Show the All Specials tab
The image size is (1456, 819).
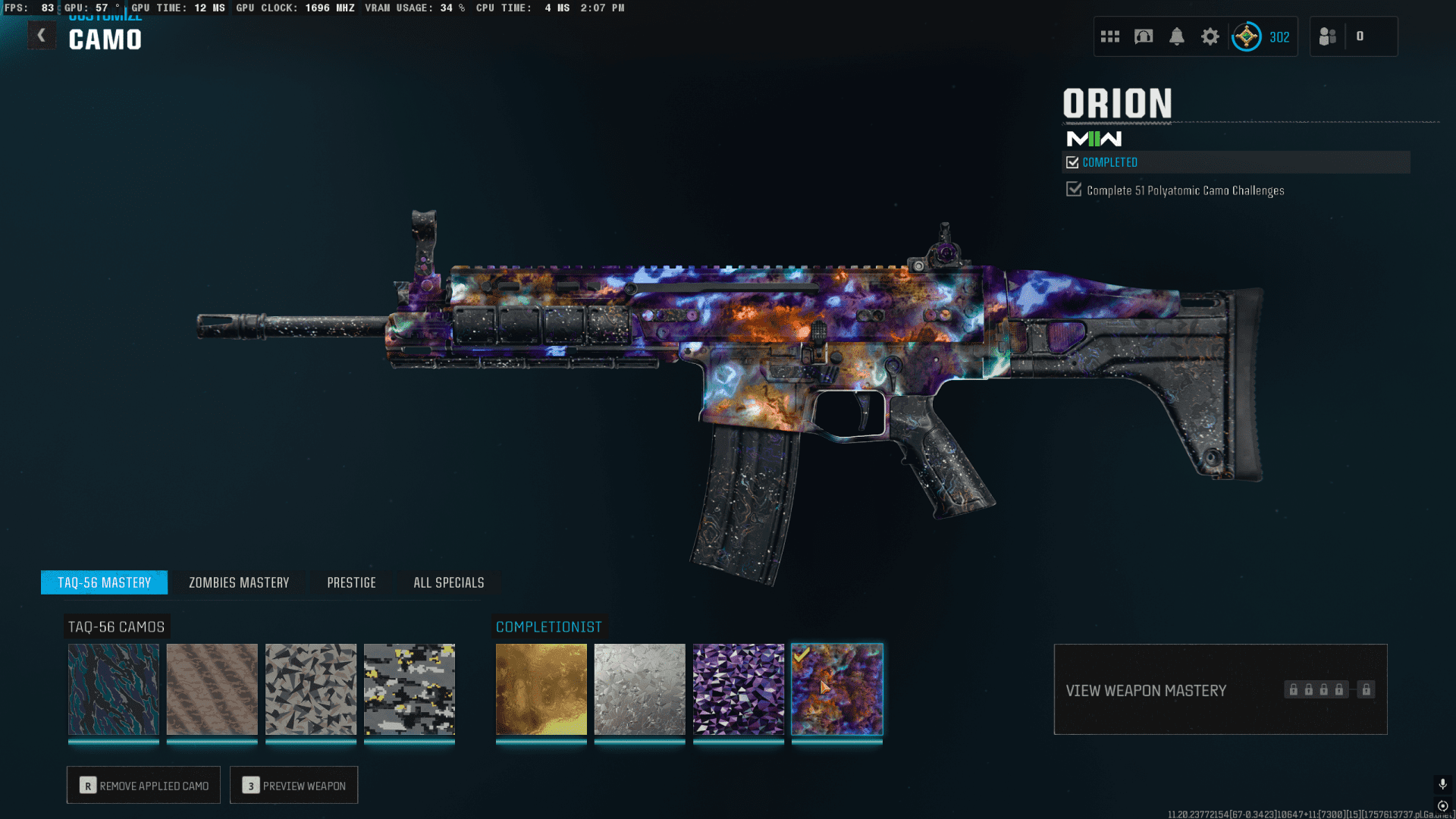pos(448,582)
